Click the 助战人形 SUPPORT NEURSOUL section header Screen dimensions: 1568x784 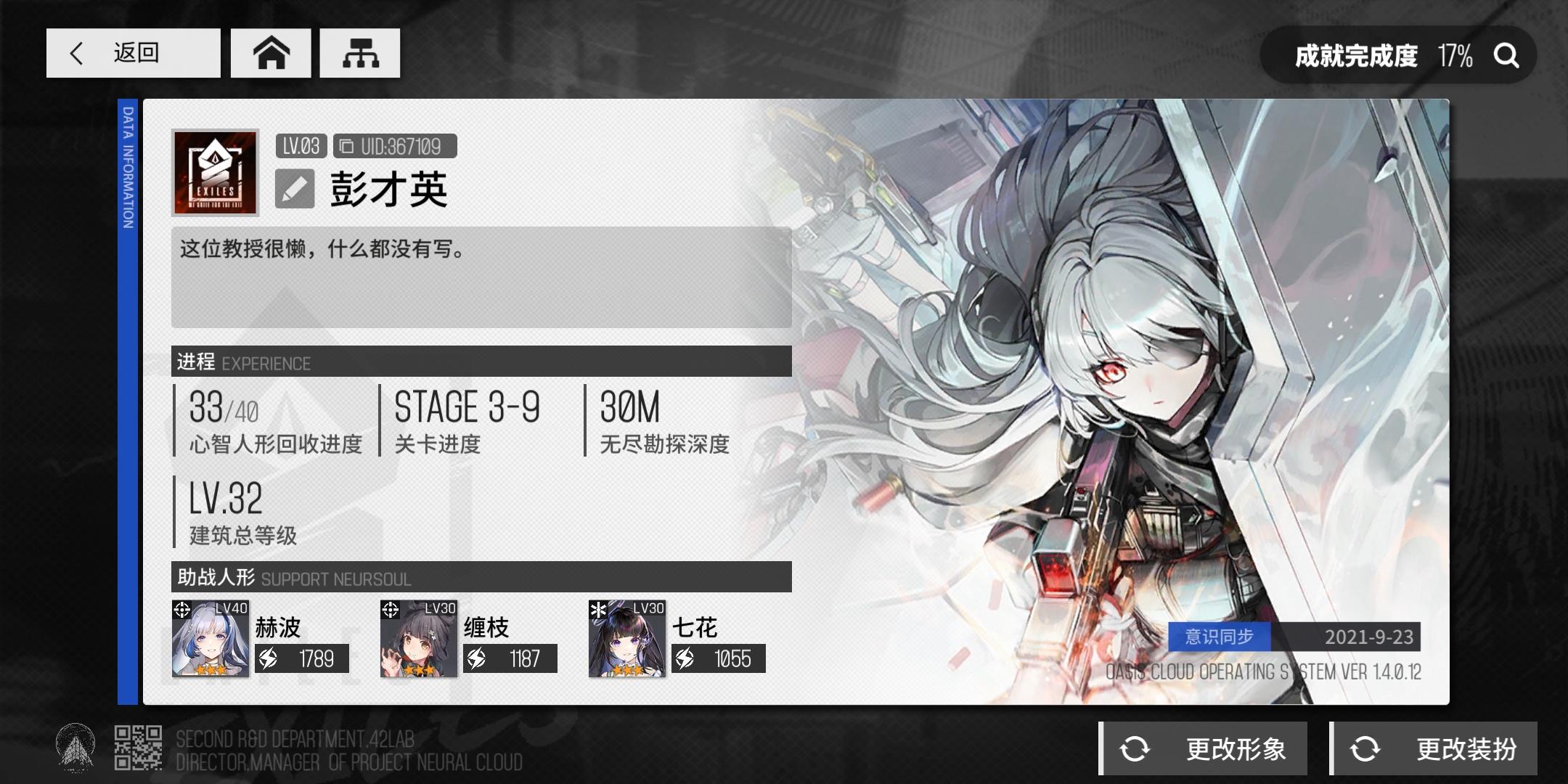[290, 579]
